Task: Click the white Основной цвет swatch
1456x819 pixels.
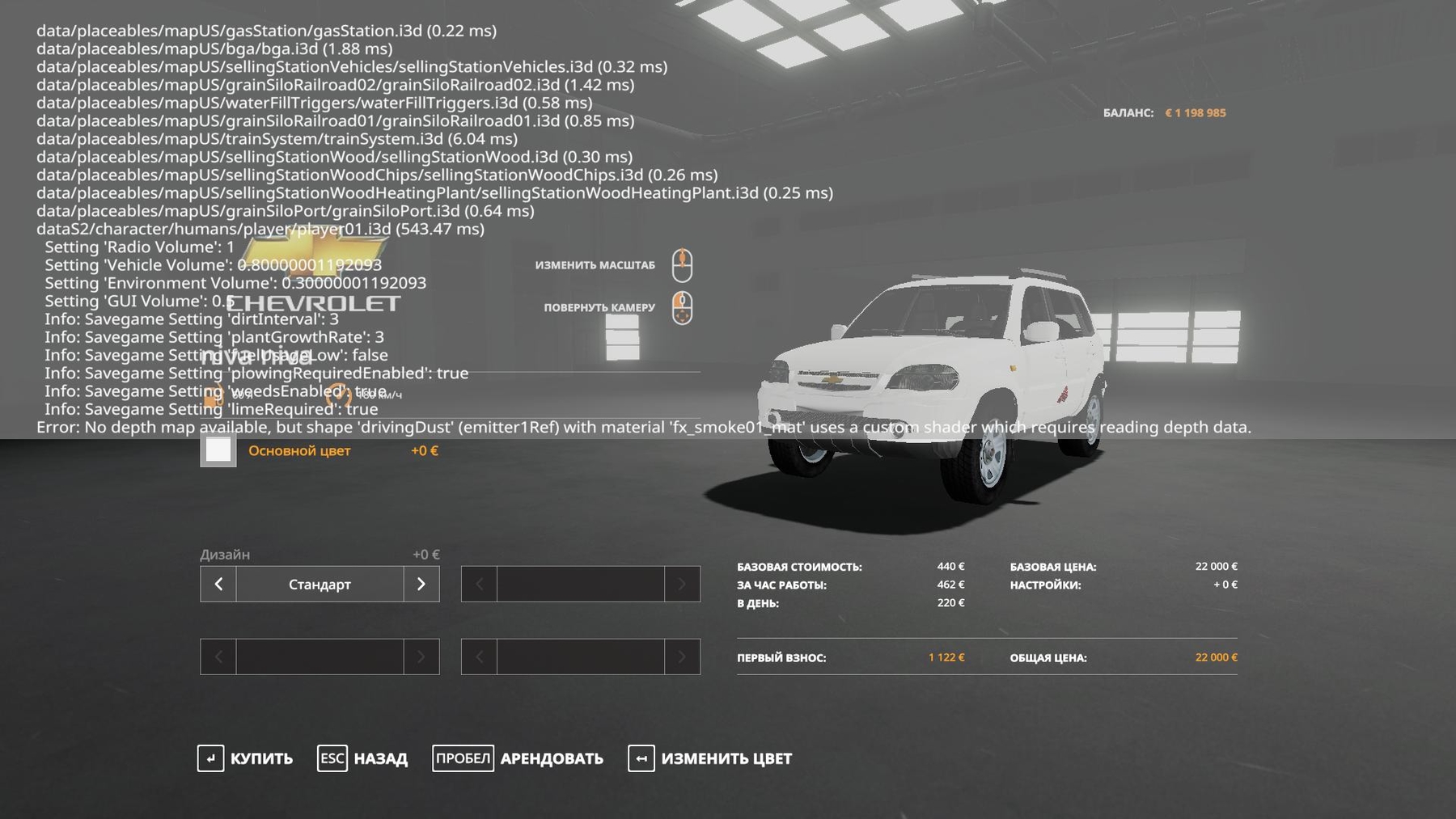Action: tap(218, 450)
